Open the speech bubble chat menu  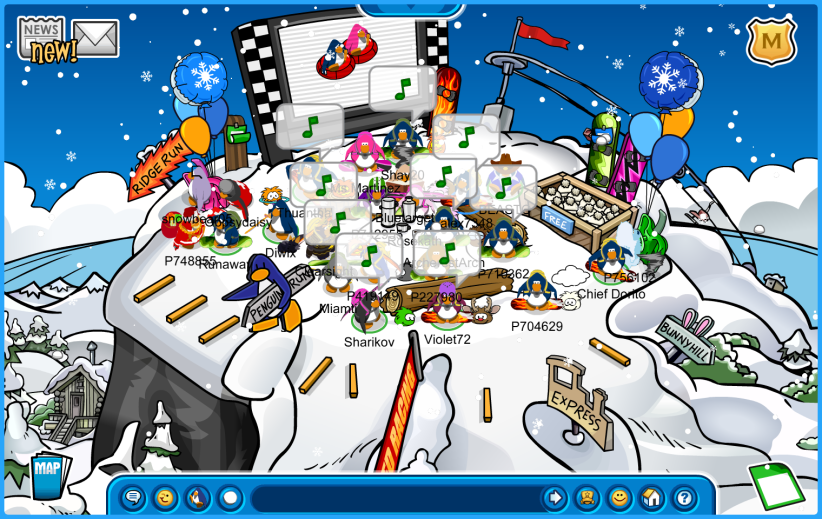[133, 497]
